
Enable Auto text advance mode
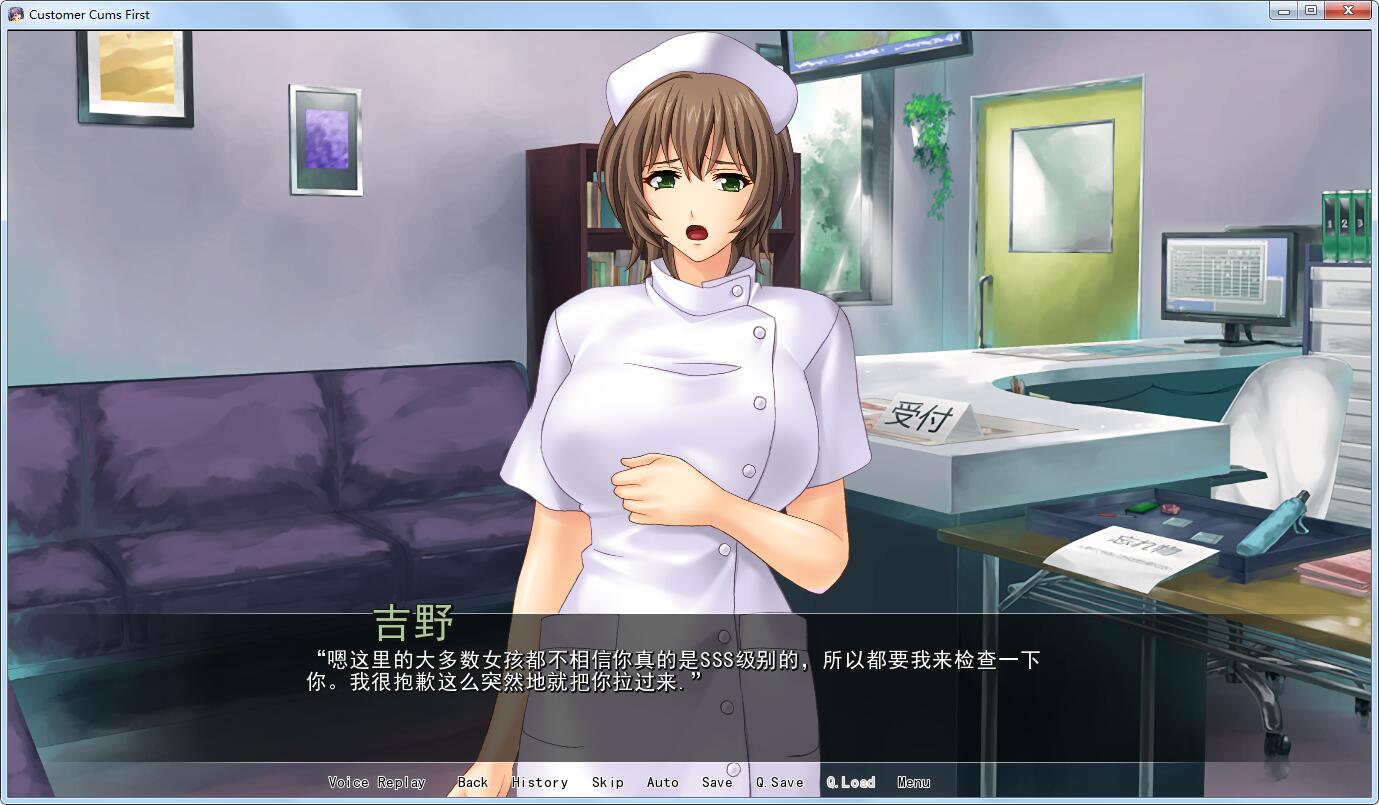pos(662,782)
